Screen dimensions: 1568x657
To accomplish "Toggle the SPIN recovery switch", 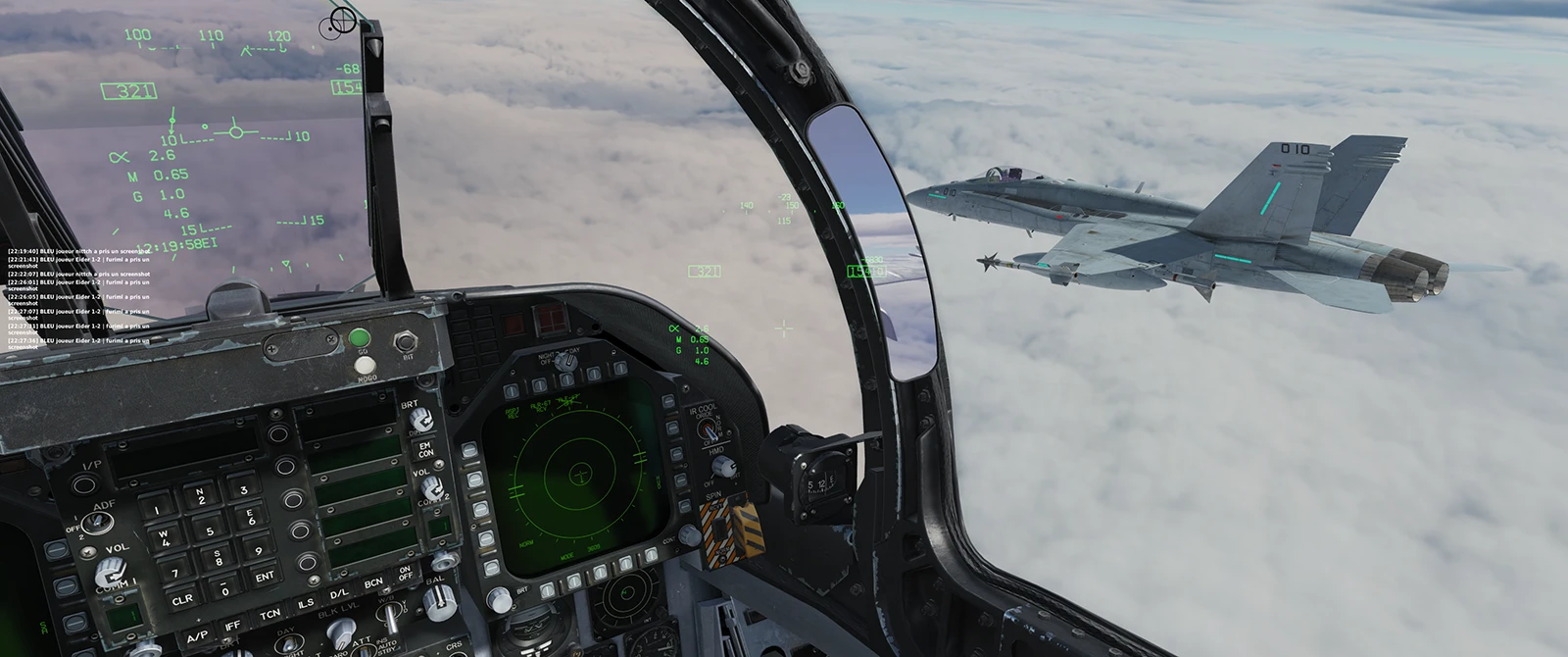I will tap(717, 527).
